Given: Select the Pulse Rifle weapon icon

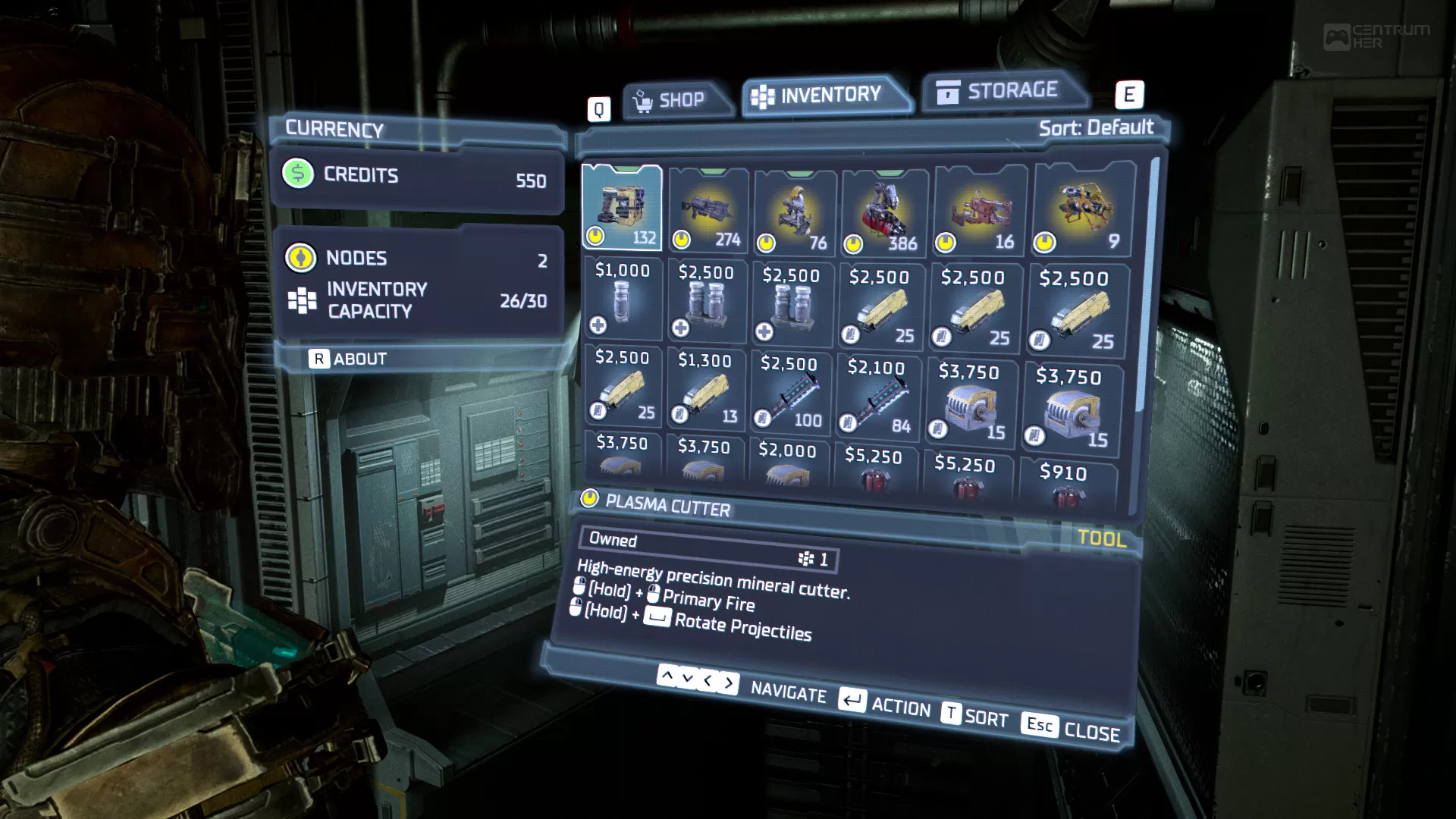Looking at the screenshot, I should 709,209.
